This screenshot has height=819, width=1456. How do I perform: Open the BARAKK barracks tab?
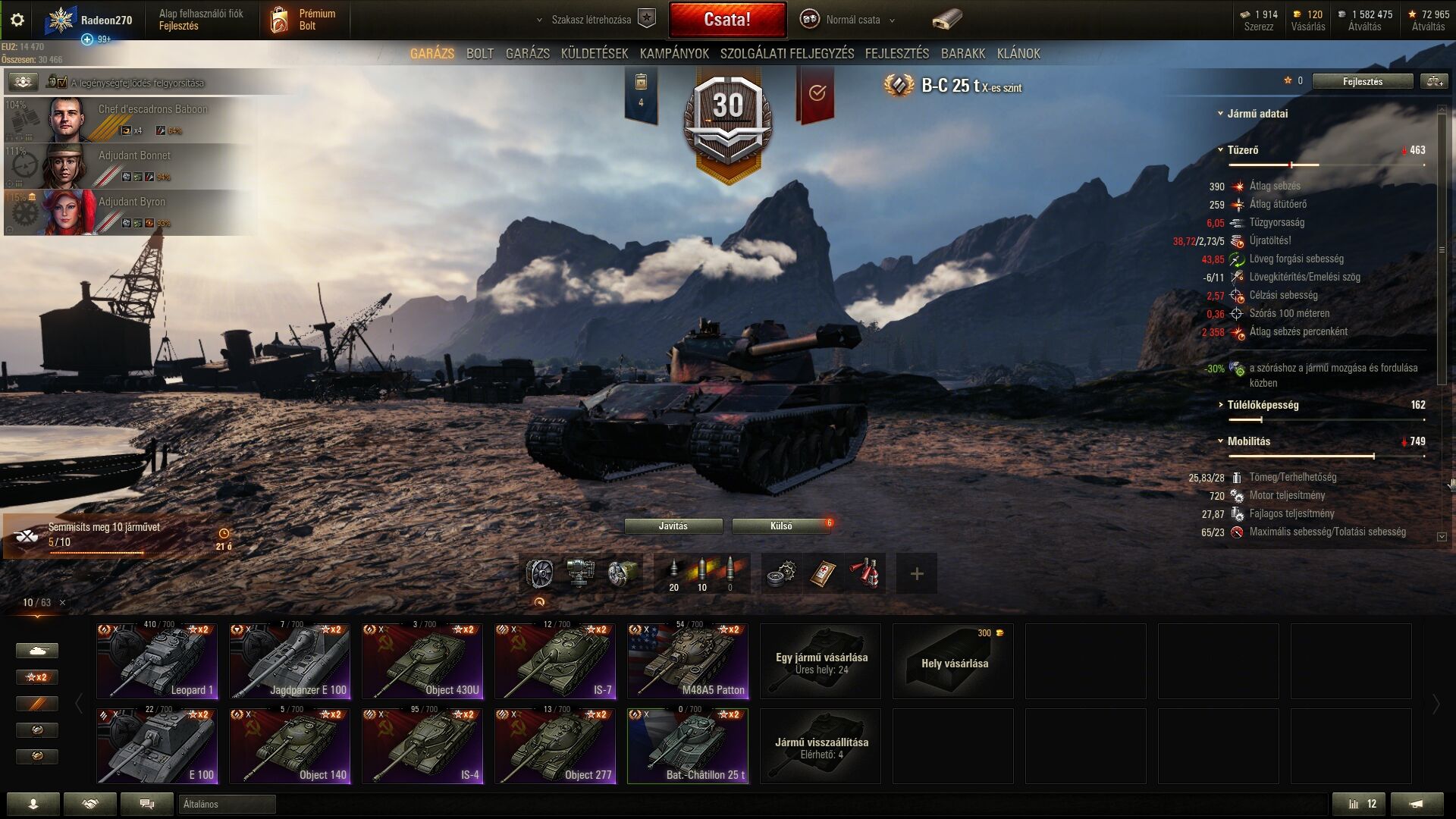[963, 54]
